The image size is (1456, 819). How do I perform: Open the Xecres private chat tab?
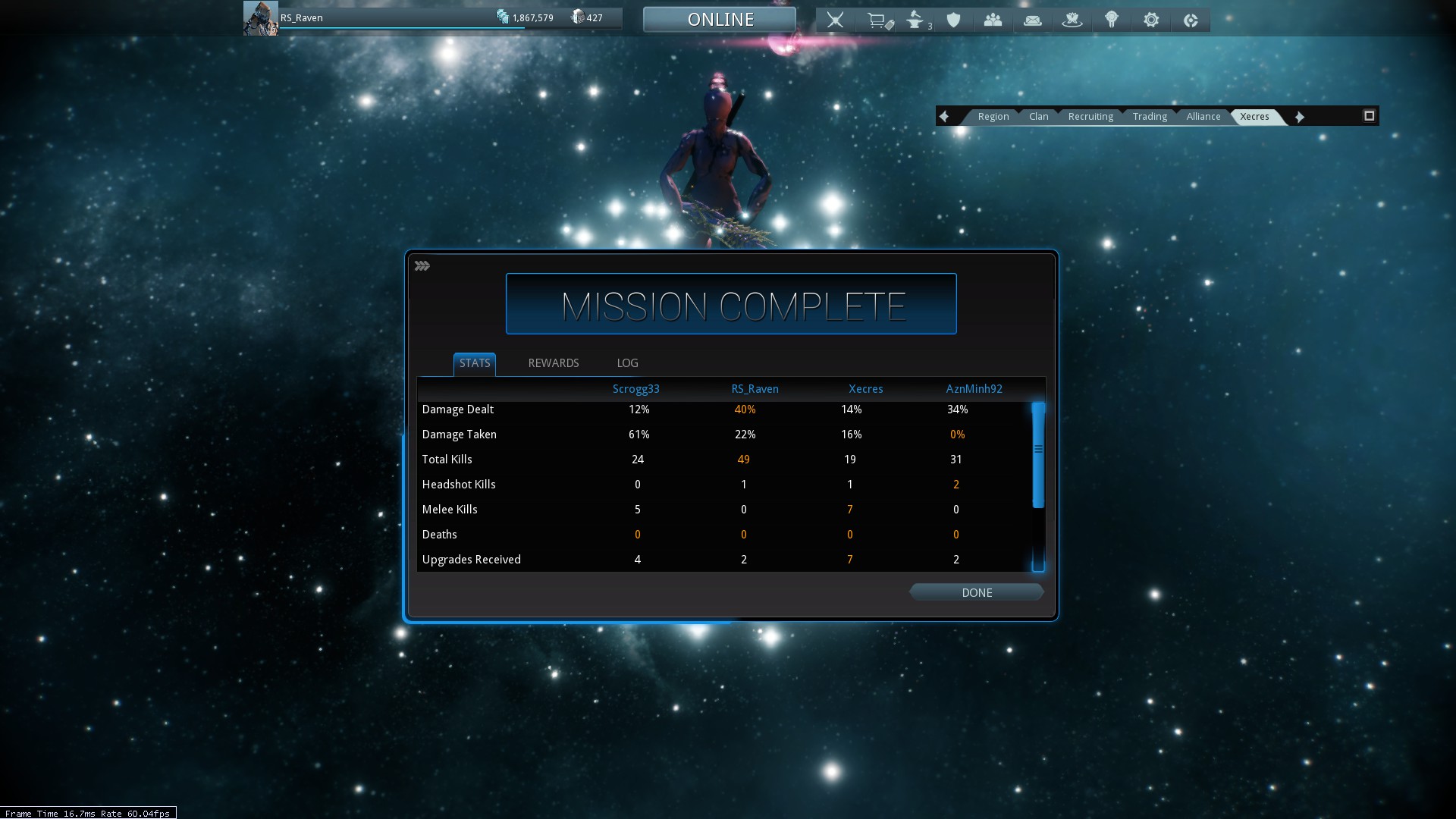coord(1254,116)
